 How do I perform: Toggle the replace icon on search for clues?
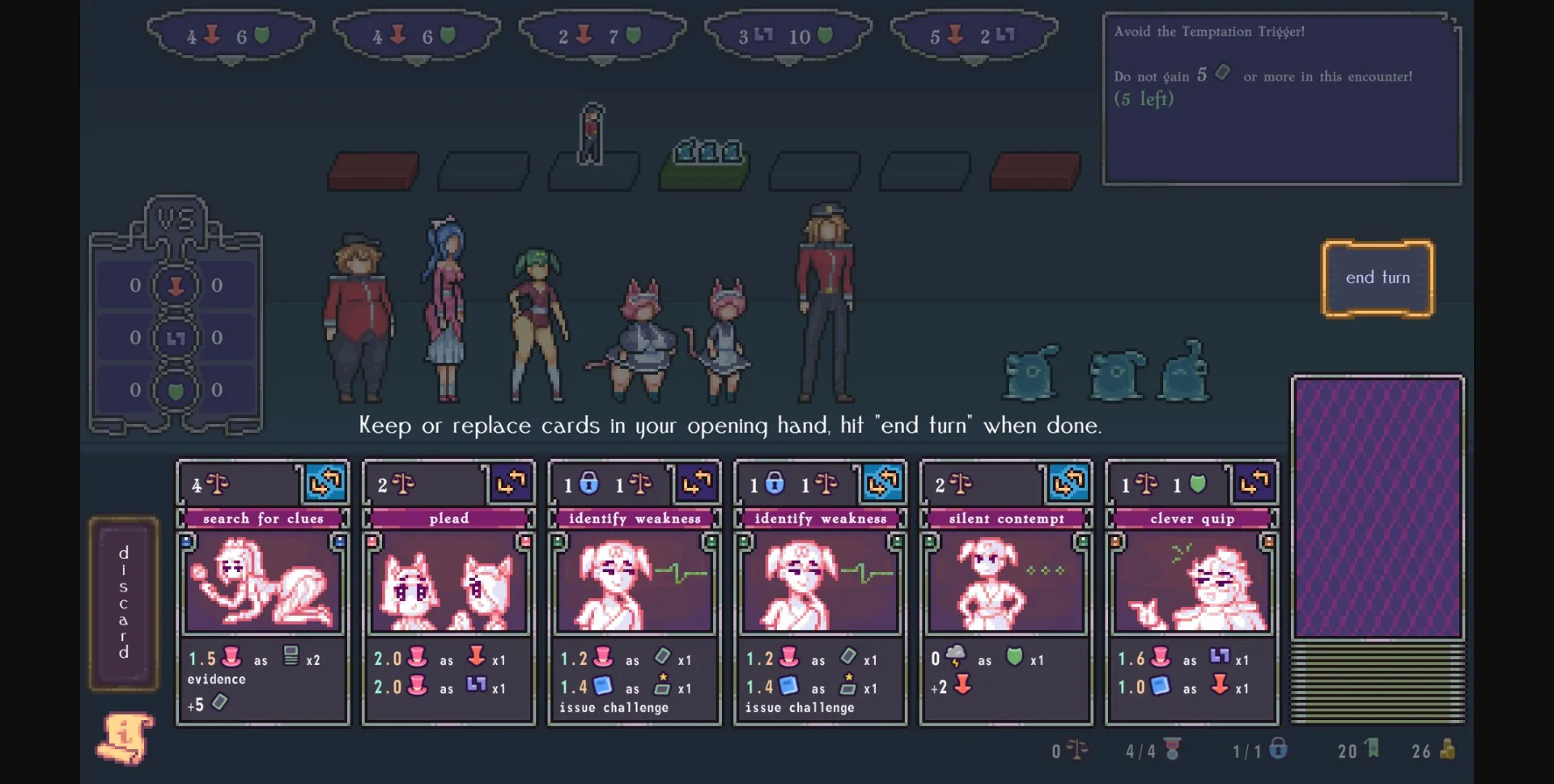[325, 484]
